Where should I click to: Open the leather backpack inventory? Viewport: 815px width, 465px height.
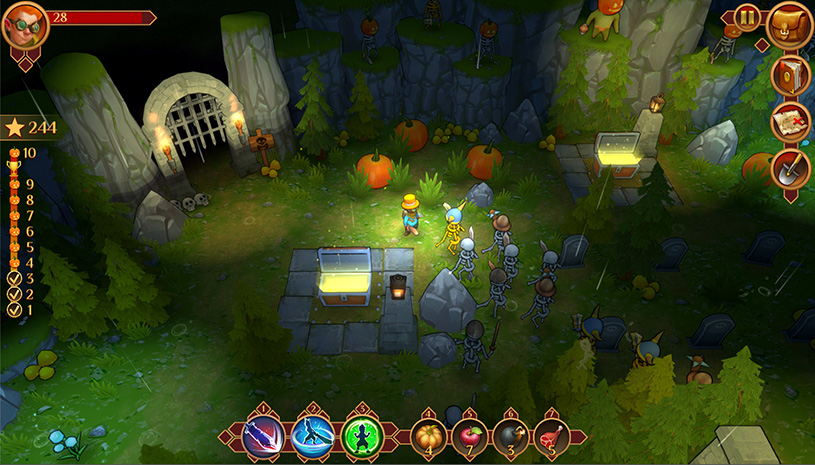coord(789,25)
